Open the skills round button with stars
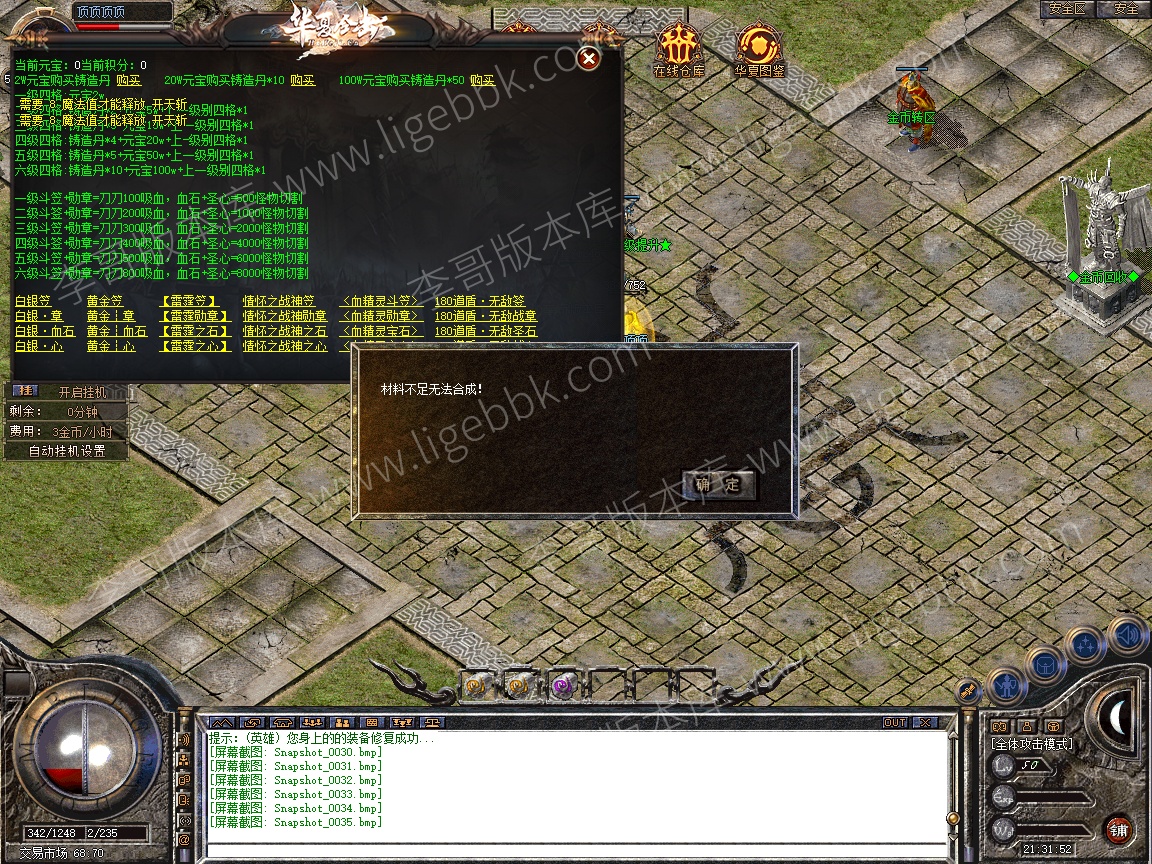This screenshot has height=864, width=1152. click(1085, 645)
